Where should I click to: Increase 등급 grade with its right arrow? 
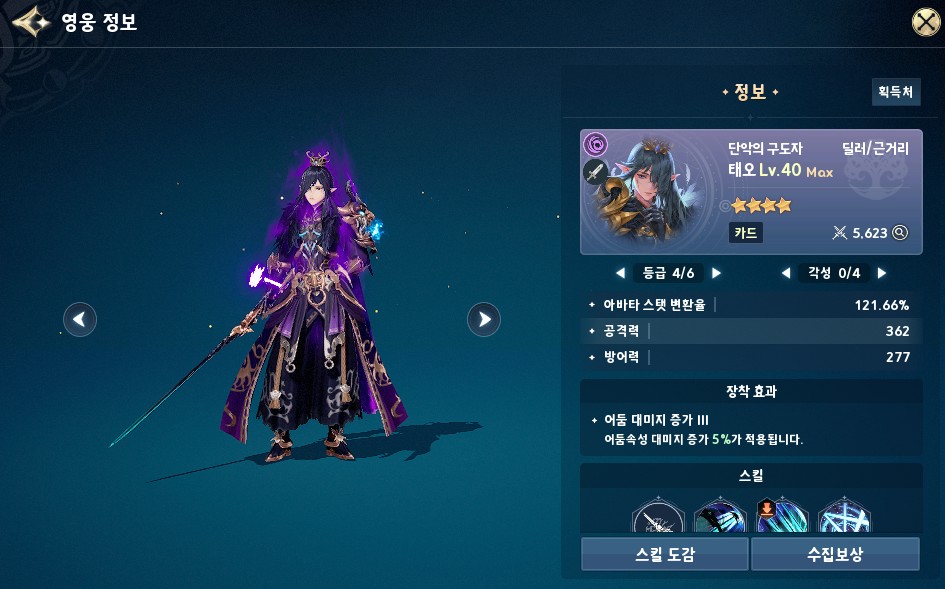click(716, 272)
